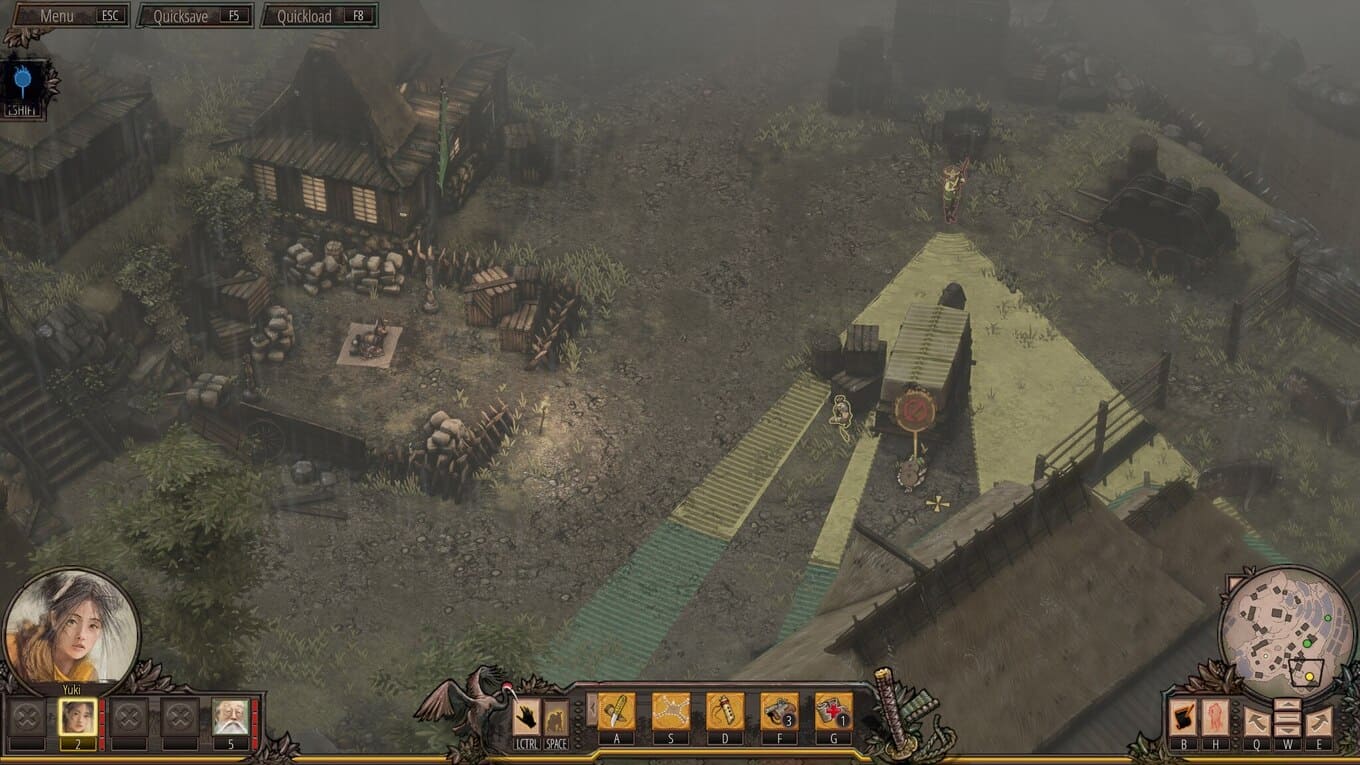Toggle the red figure highlight icon
Screen dimensions: 1360x765
1216,718
